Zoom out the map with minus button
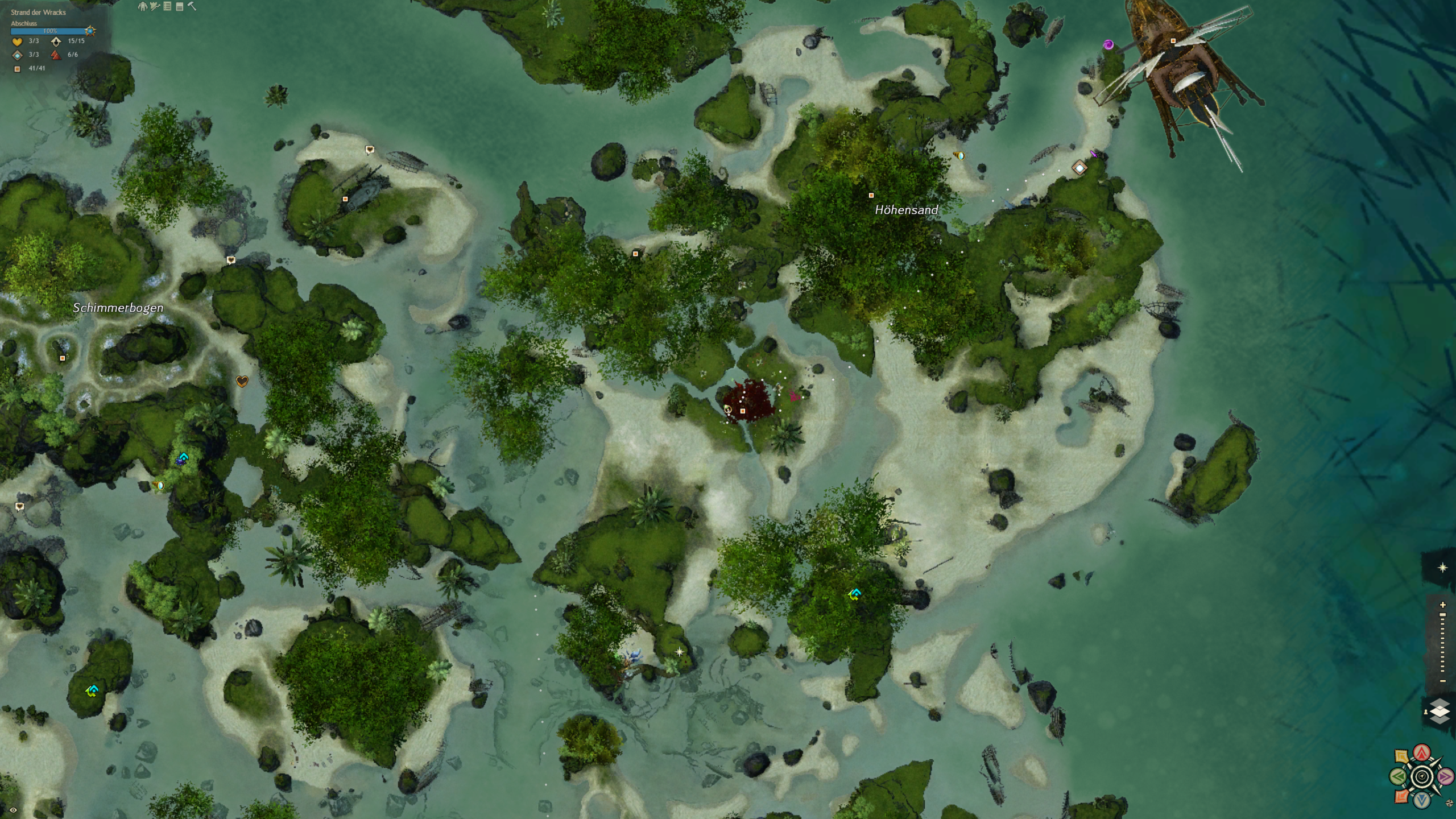The width and height of the screenshot is (1456, 819). click(x=1442, y=681)
